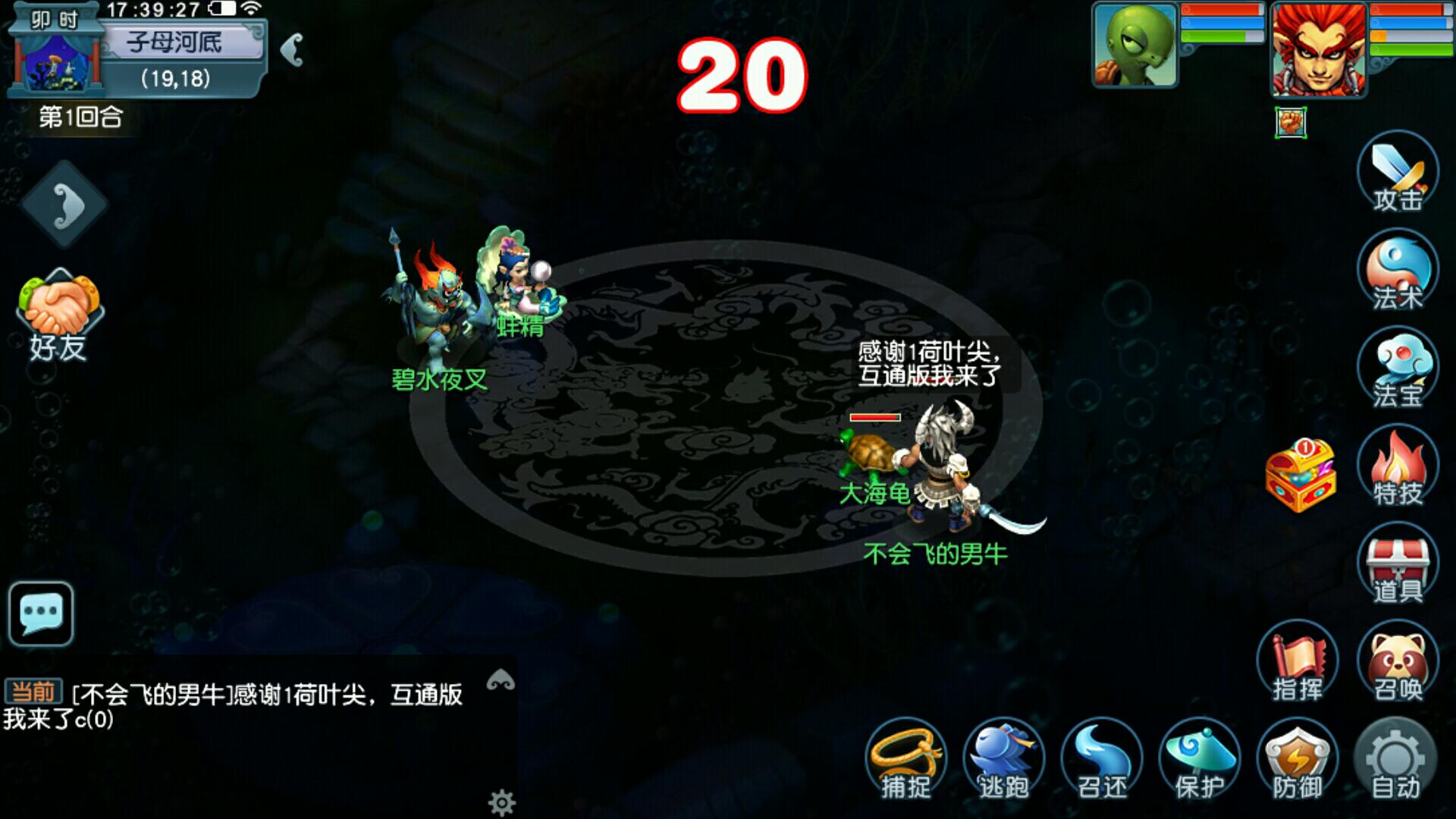Open the golden treasure chest reward
The height and width of the screenshot is (819, 1456).
pos(1301,475)
